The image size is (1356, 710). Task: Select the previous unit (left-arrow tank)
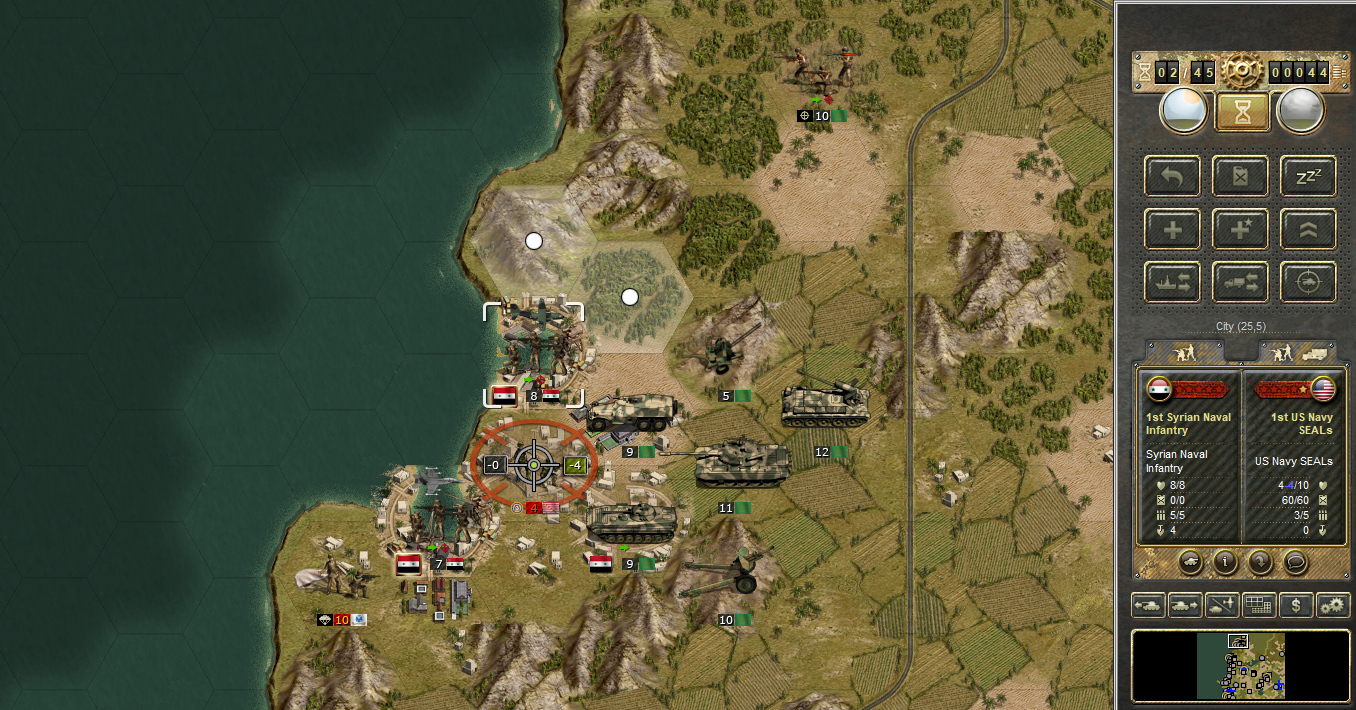(x=1147, y=605)
